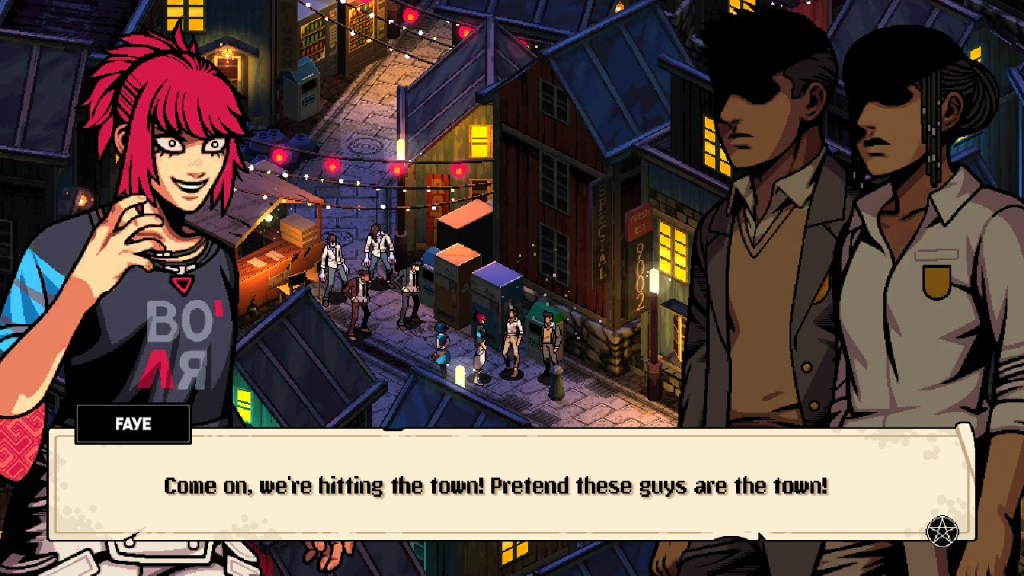This screenshot has width=1024, height=576.
Task: Advance Faye's dialogue text box
Action: (x=510, y=487)
